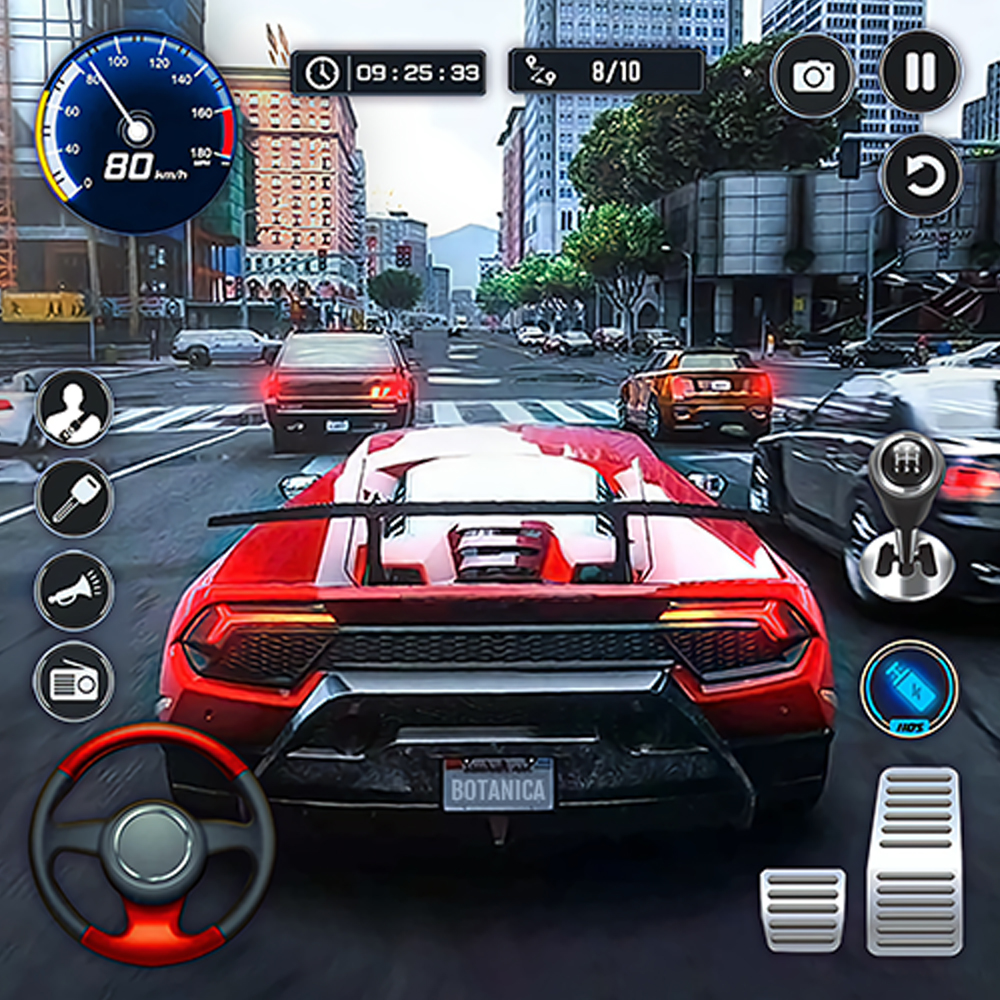
Task: Fasten the seatbelt icon button
Action: tap(74, 409)
